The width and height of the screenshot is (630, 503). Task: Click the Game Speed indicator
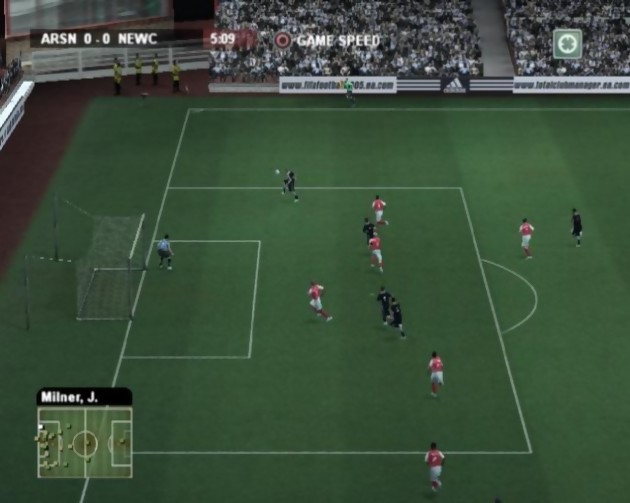(x=328, y=41)
